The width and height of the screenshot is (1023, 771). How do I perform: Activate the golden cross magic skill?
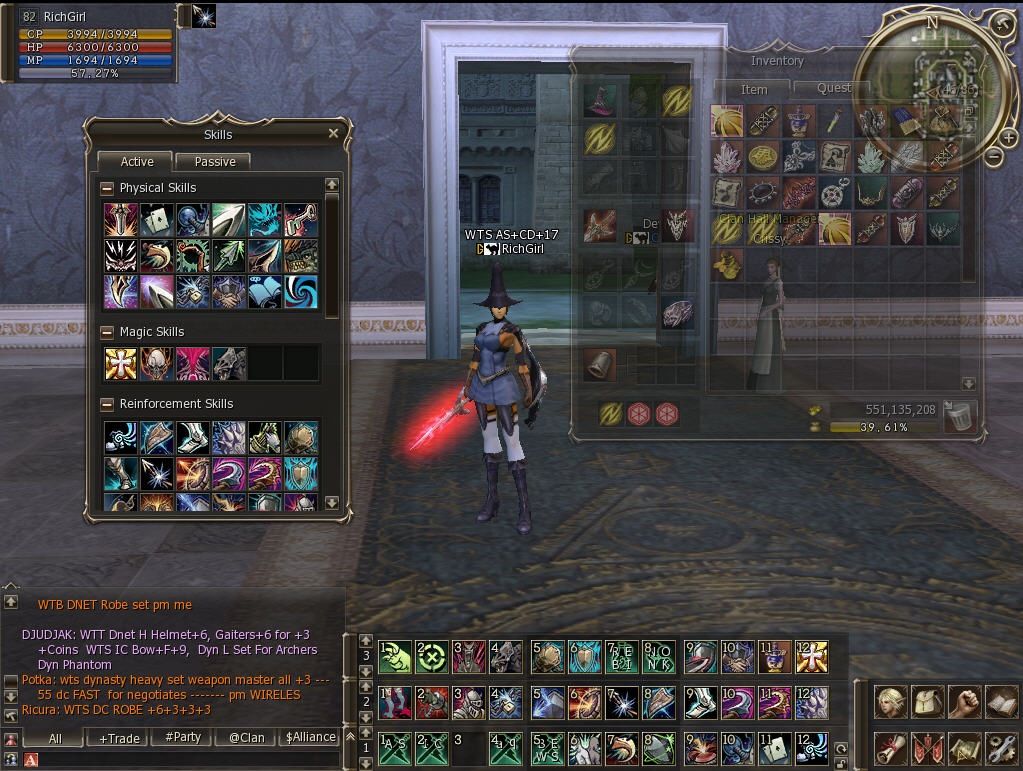(120, 363)
